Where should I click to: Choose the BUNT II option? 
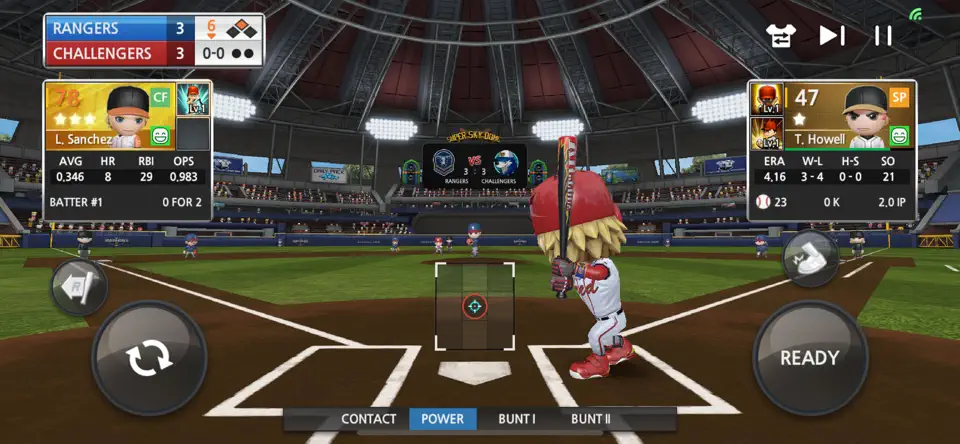590,419
